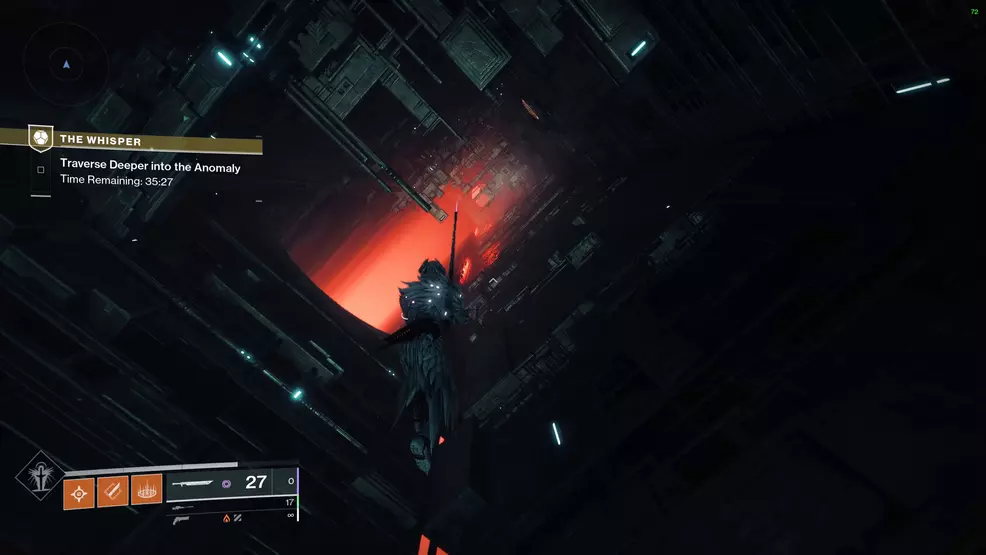Use the crosshair grenade ability icon

(79, 491)
